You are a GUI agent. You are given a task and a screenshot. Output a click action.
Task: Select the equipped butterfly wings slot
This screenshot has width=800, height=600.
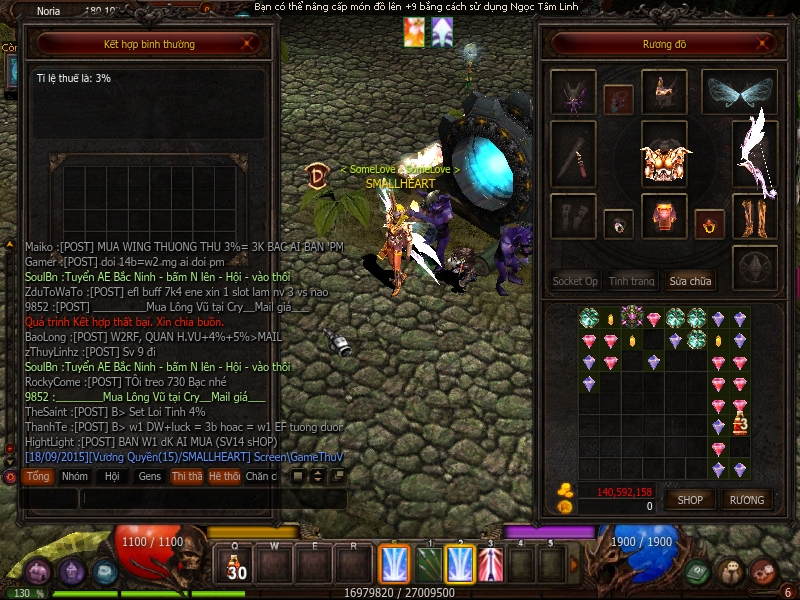(x=740, y=92)
